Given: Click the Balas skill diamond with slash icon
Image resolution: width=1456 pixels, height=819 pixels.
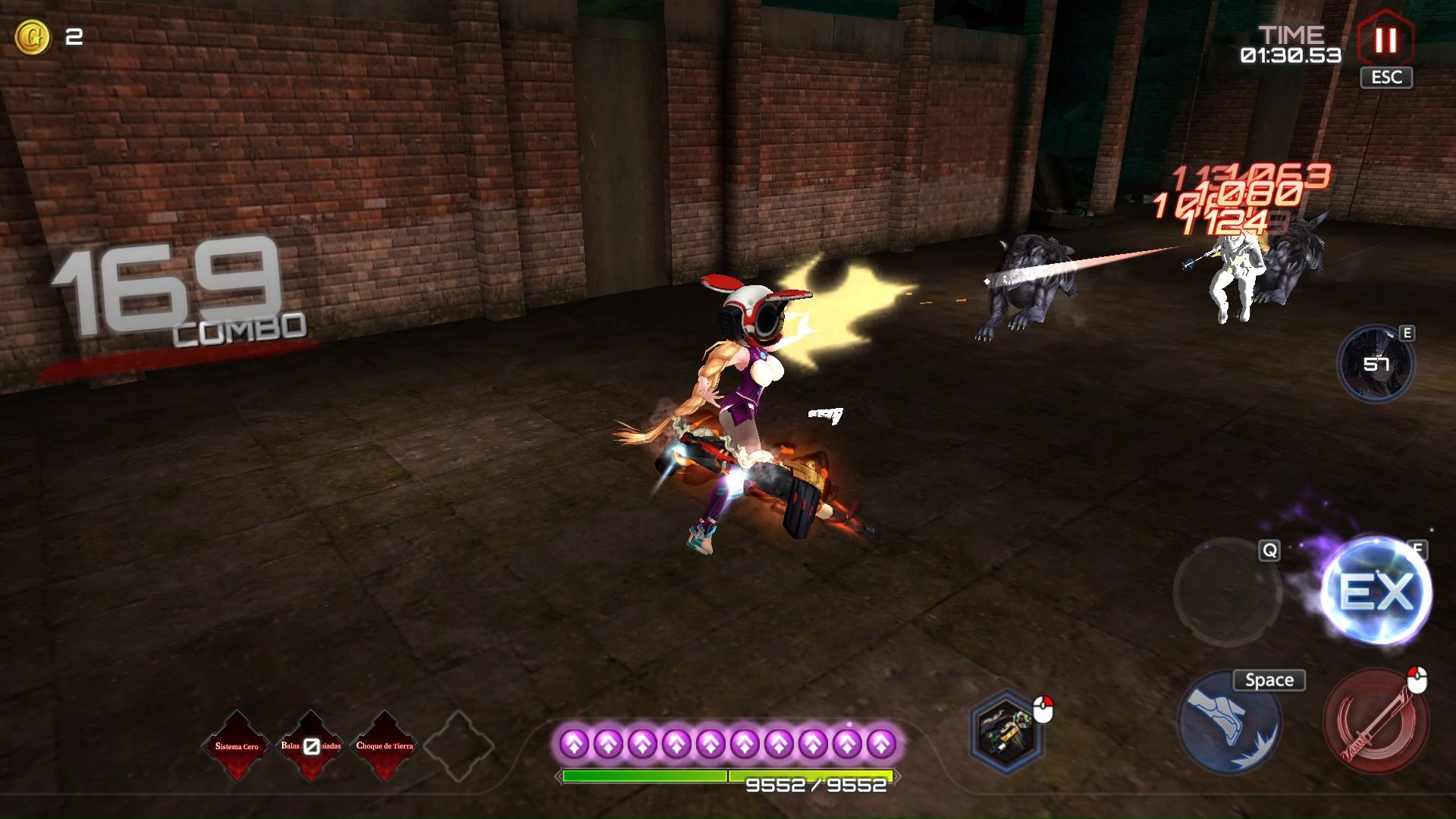Looking at the screenshot, I should (x=311, y=746).
